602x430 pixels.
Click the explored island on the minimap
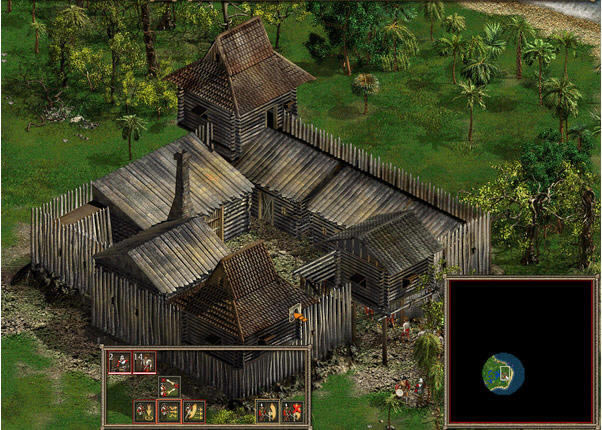(503, 373)
